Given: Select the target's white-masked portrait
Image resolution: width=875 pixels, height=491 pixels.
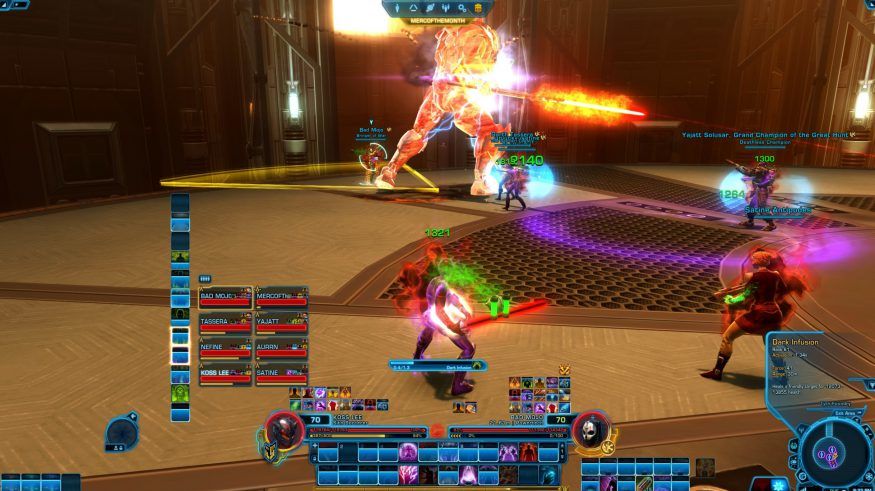Looking at the screenshot, I should [591, 431].
